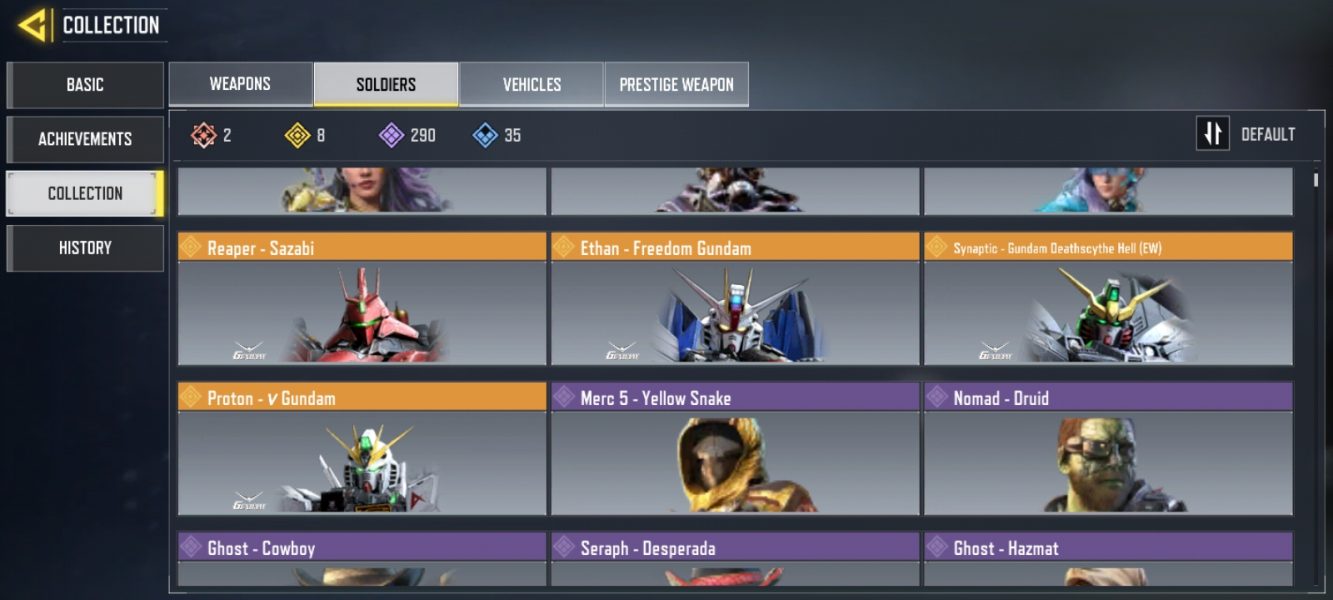This screenshot has height=600, width=1333.
Task: Open the Seraph - Desperada skin
Action: coord(735,559)
